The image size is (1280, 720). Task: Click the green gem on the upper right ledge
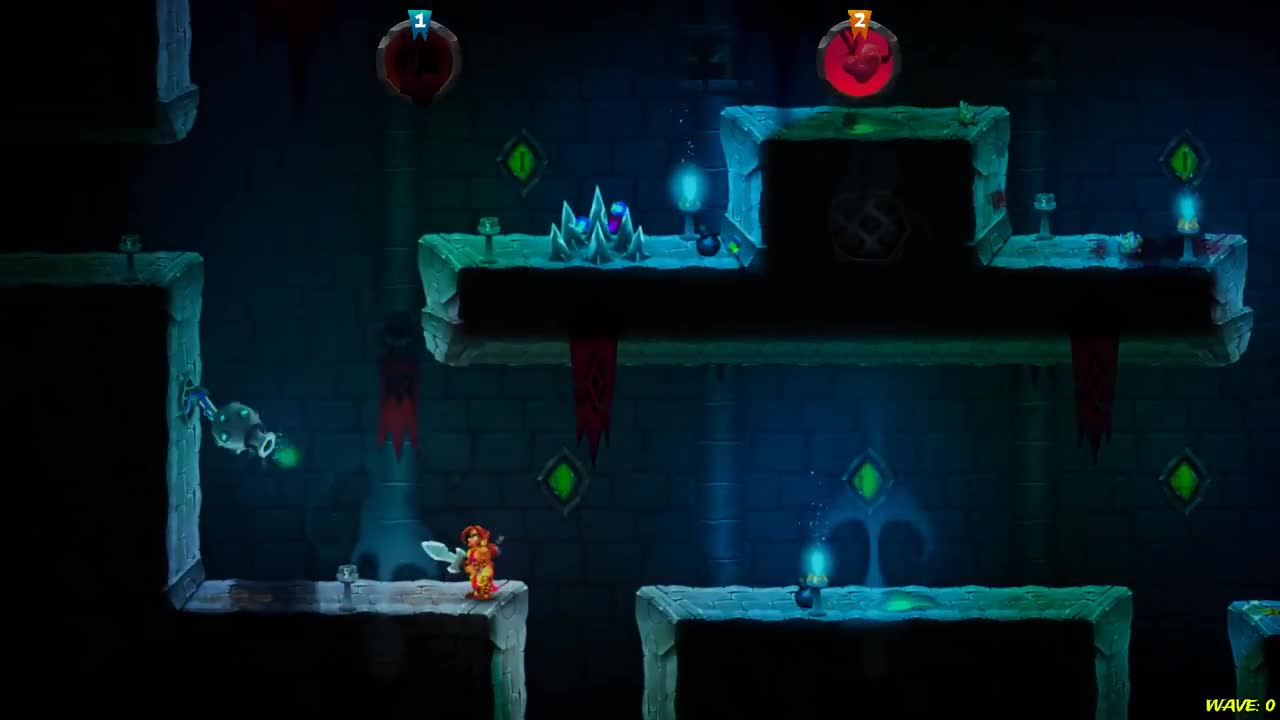click(1186, 158)
